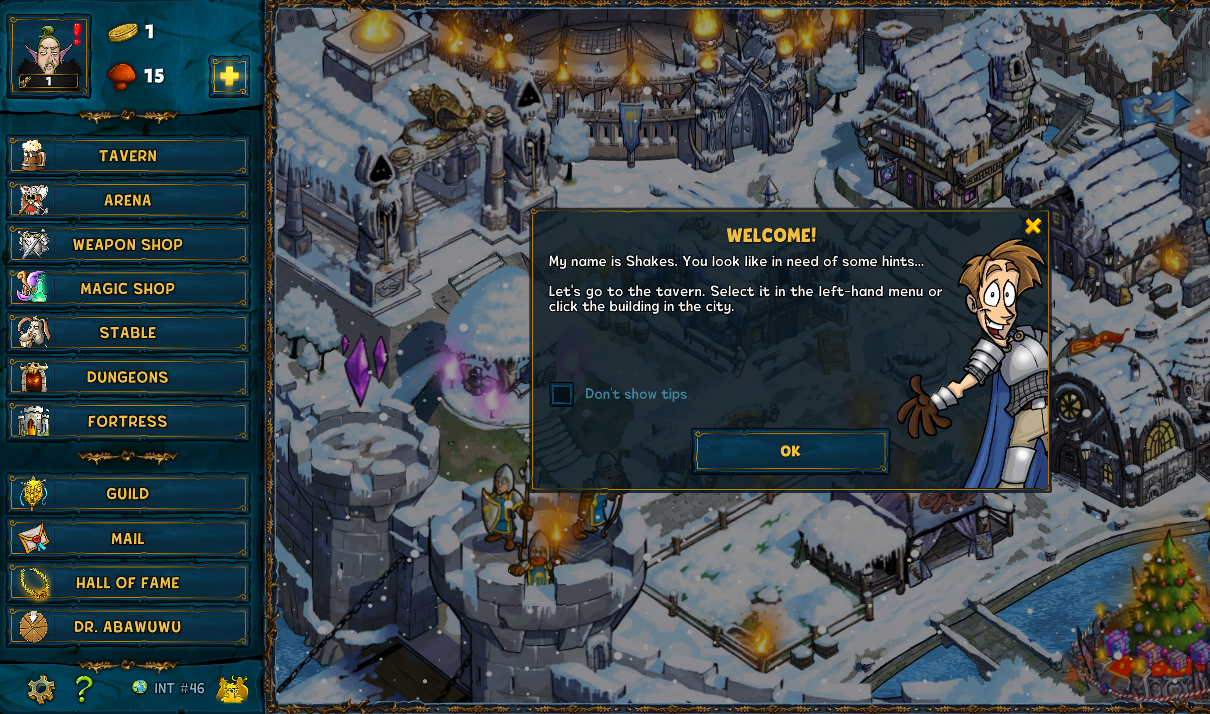Image resolution: width=1210 pixels, height=714 pixels.
Task: Check the Mail
Action: (128, 538)
